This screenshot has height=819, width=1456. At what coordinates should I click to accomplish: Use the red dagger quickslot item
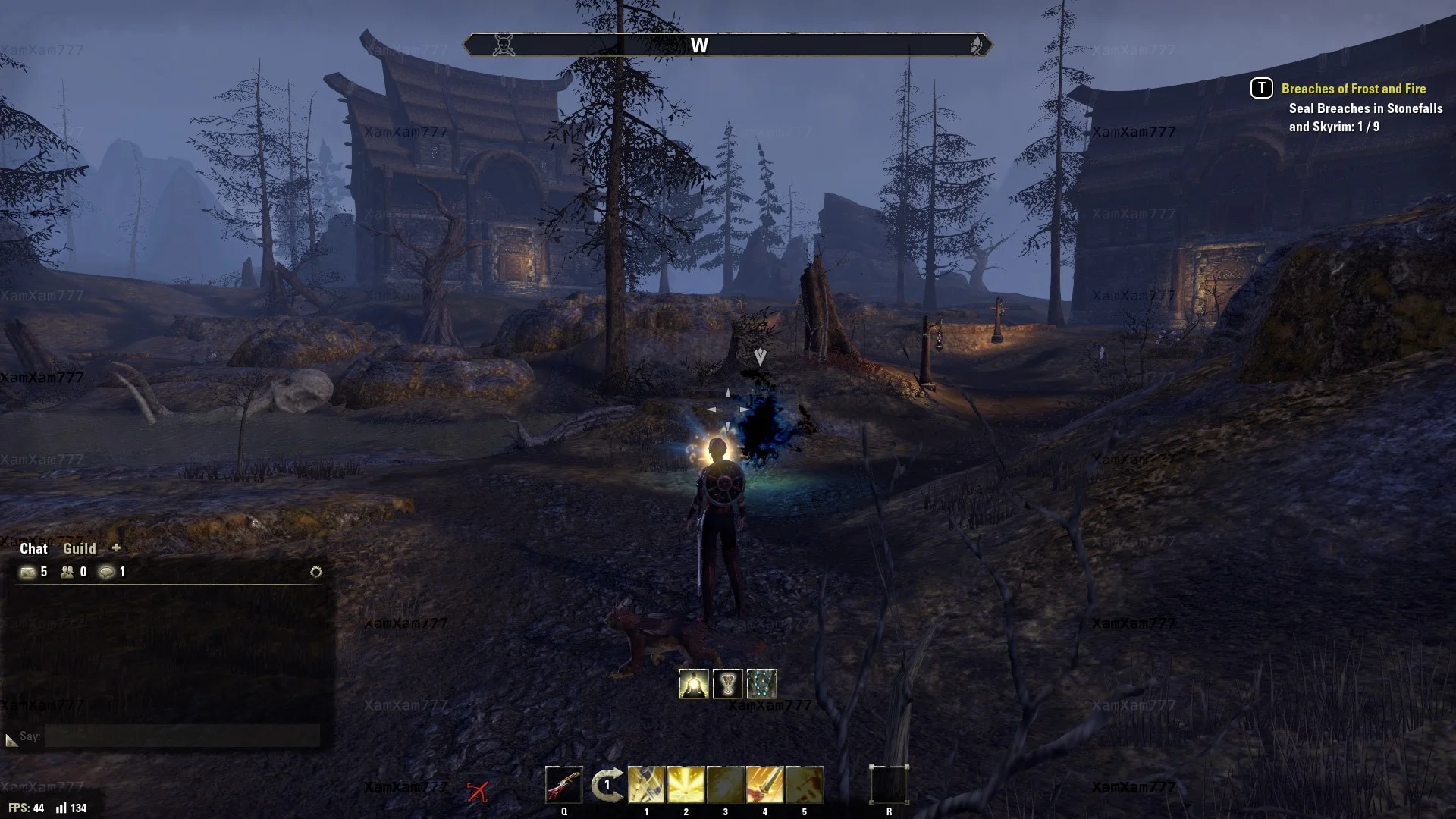(563, 785)
